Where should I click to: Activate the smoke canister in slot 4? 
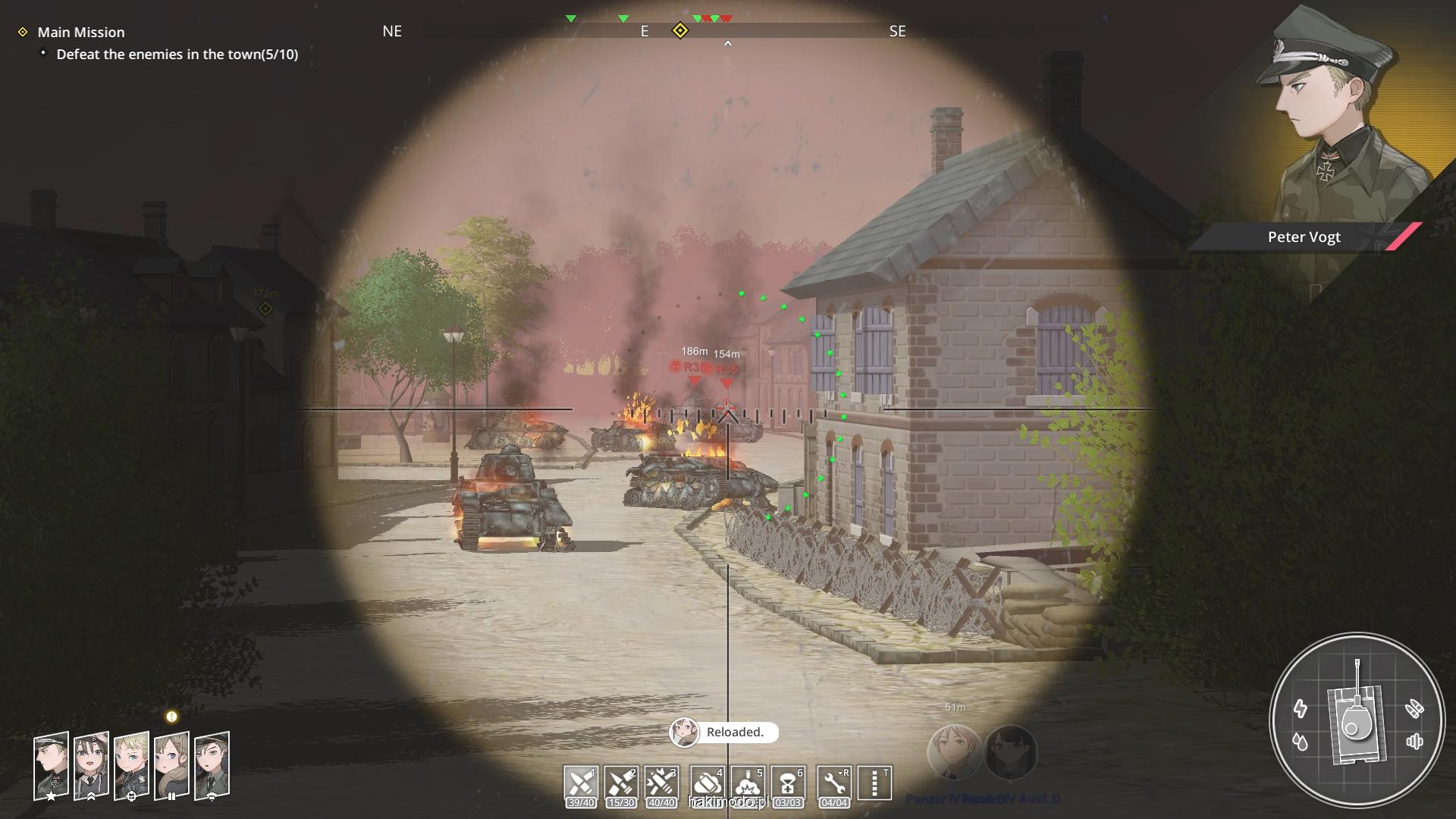pyautogui.click(x=708, y=784)
